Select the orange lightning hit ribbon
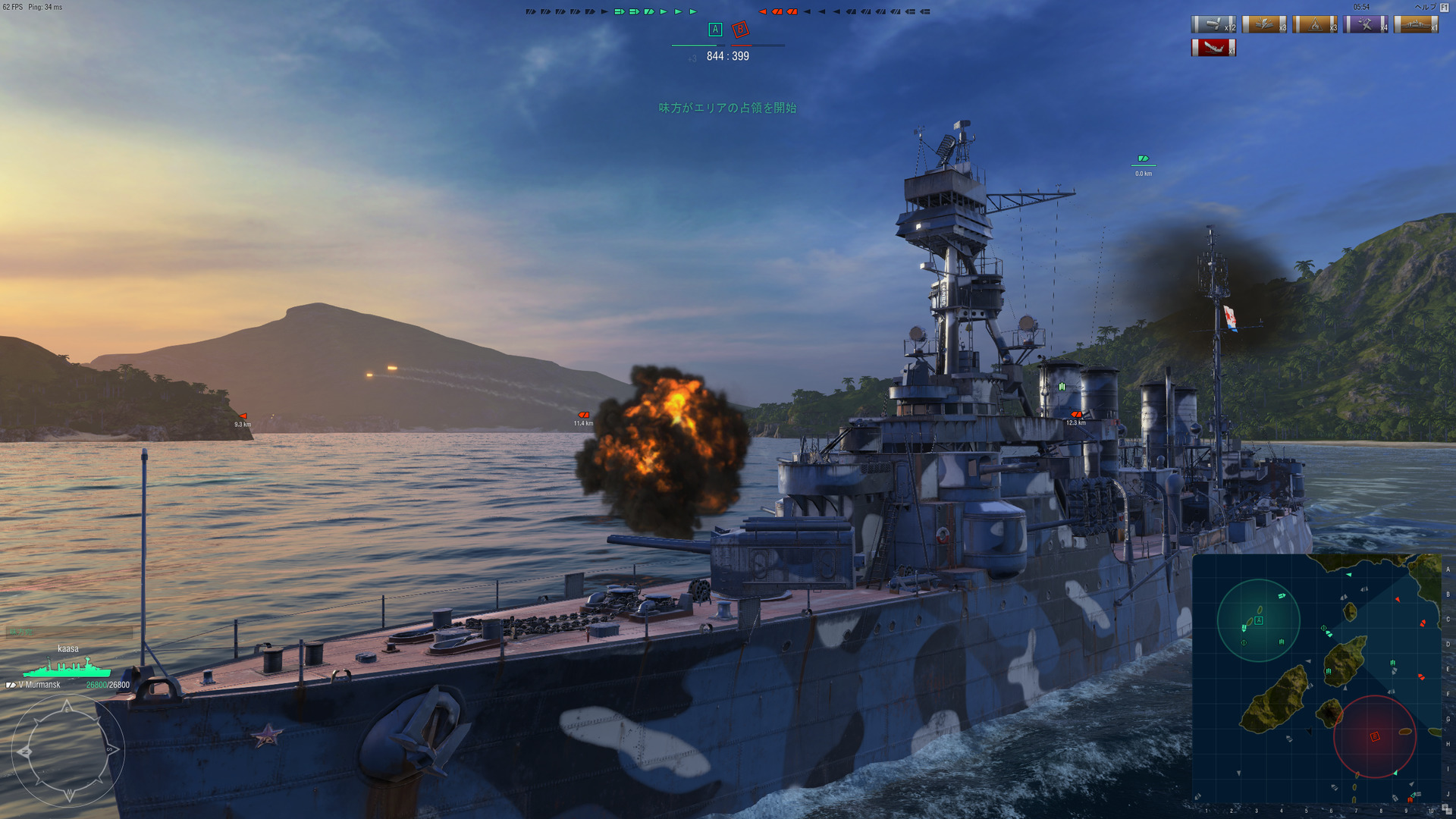 pyautogui.click(x=1264, y=25)
